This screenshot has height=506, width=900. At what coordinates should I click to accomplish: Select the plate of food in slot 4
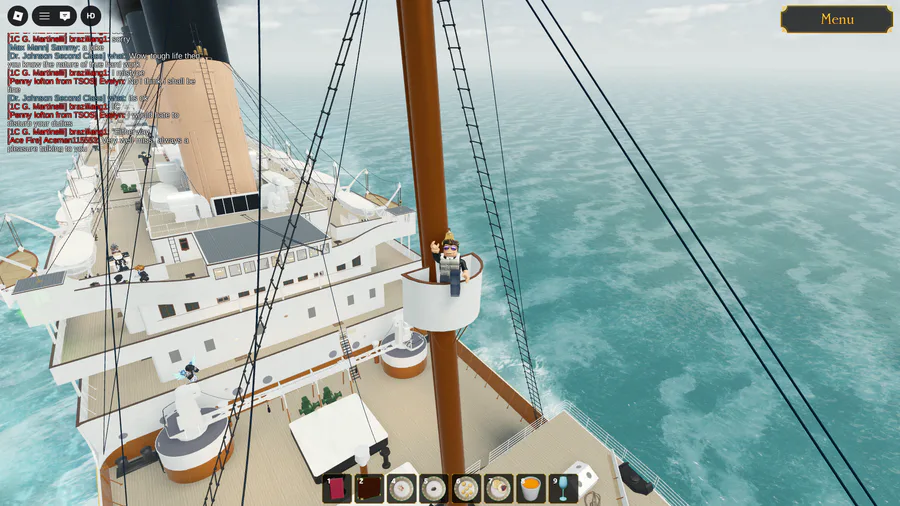[401, 488]
